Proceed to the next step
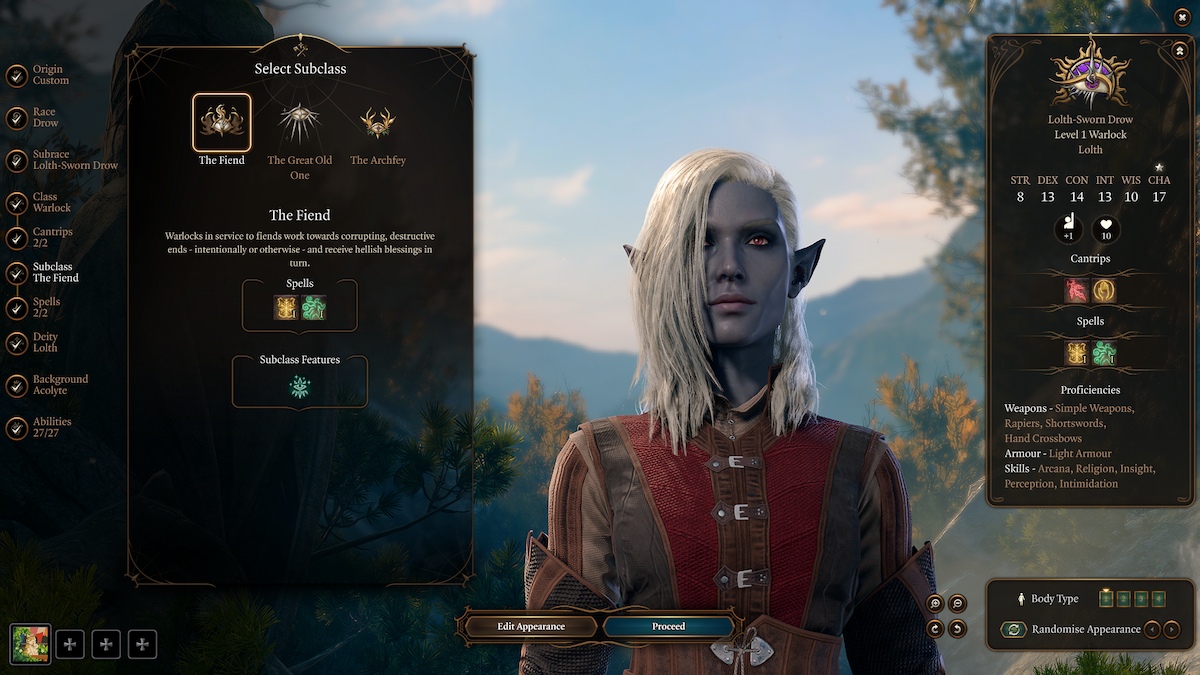The image size is (1200, 675). [x=668, y=626]
